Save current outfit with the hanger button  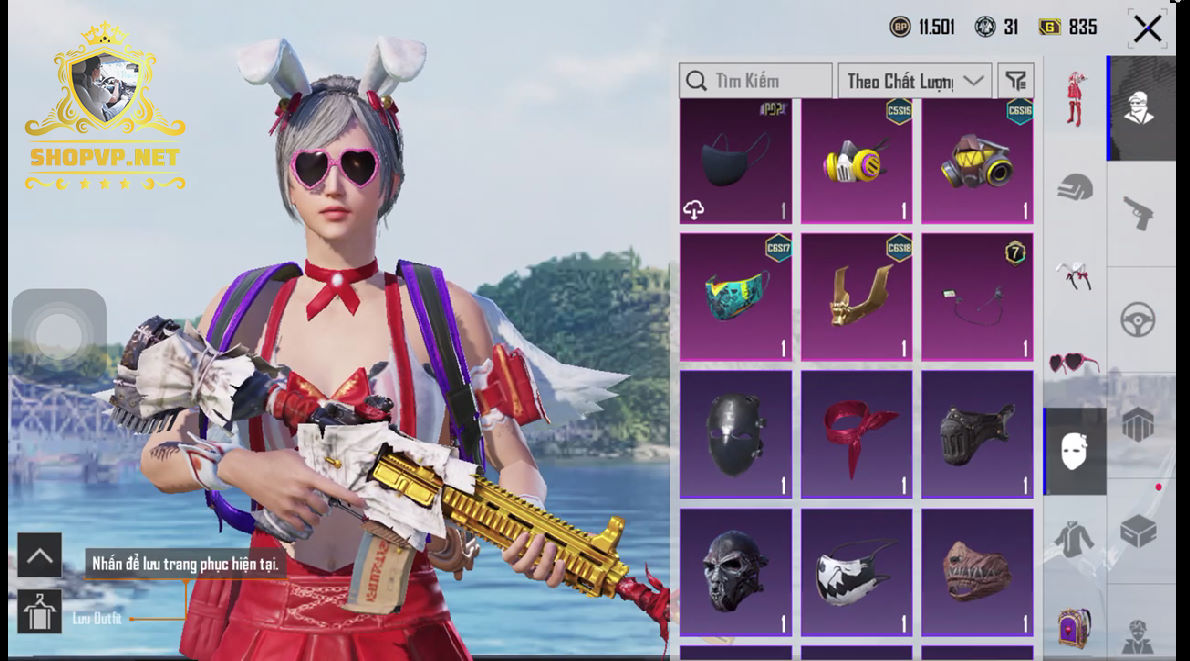coord(40,611)
